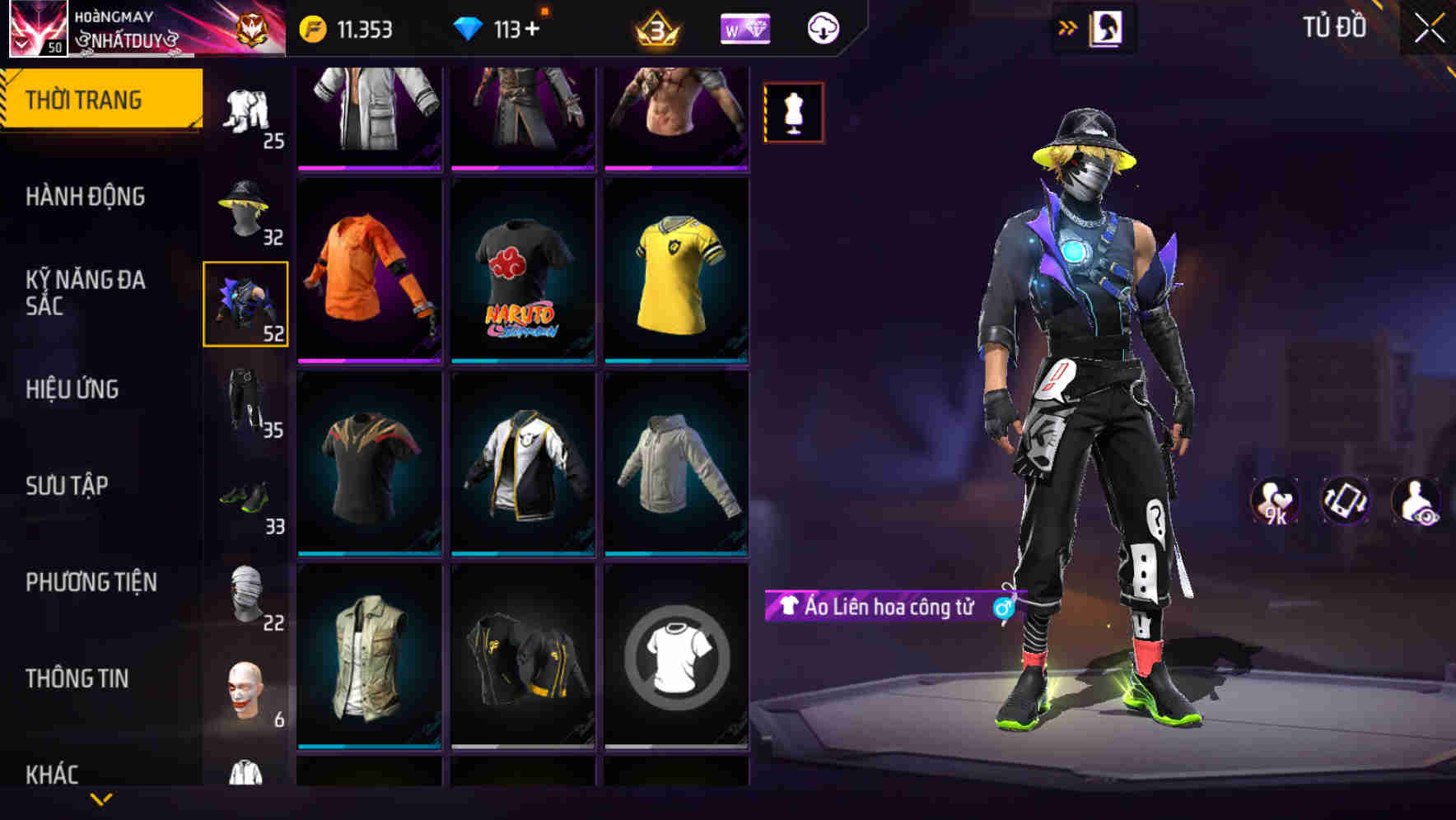Image resolution: width=1456 pixels, height=820 pixels.
Task: Open the face card panel icon
Action: (1108, 27)
